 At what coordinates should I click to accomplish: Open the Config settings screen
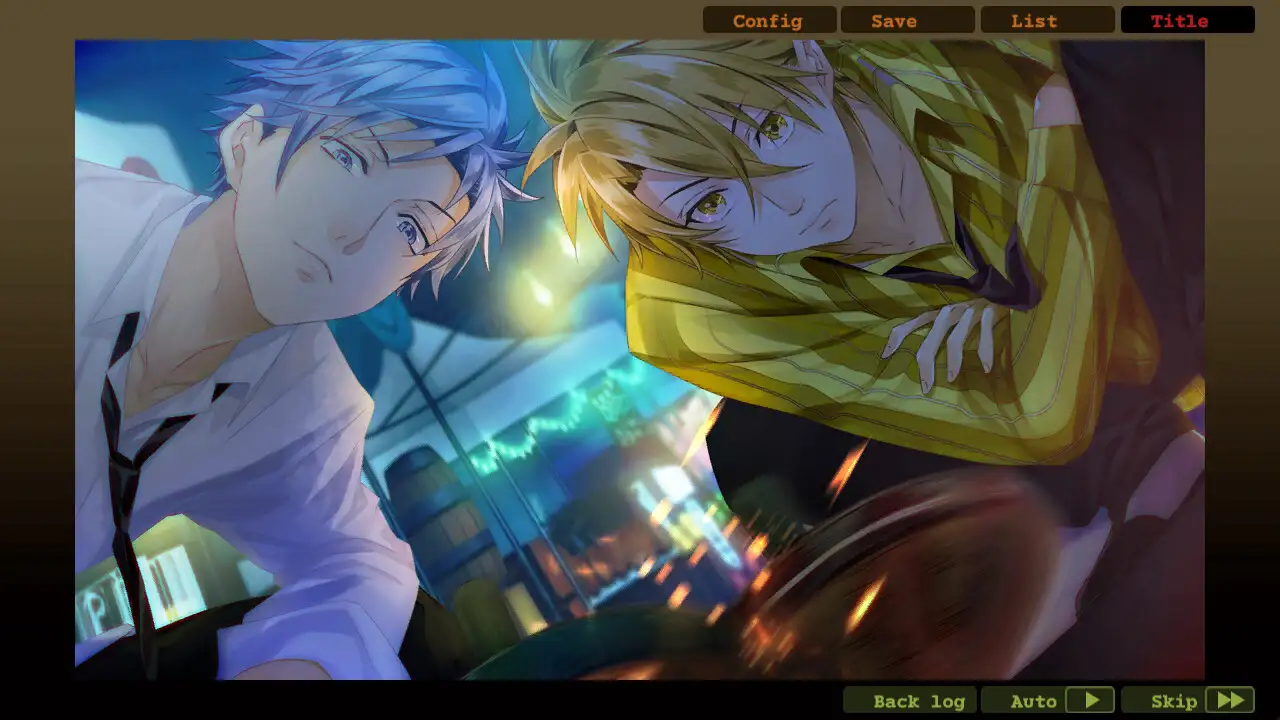point(767,20)
